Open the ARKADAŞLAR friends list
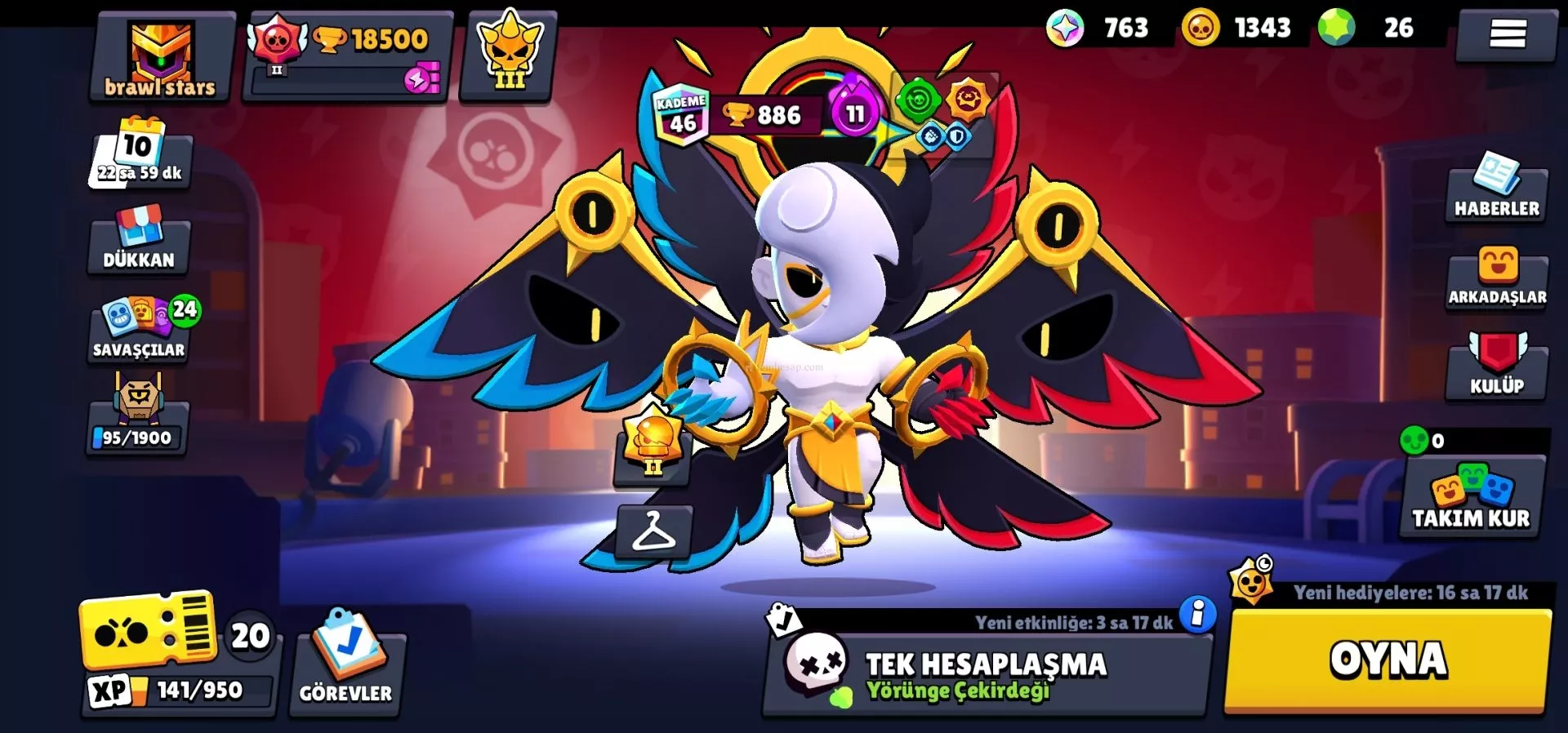The width and height of the screenshot is (1568, 733). 1497,278
